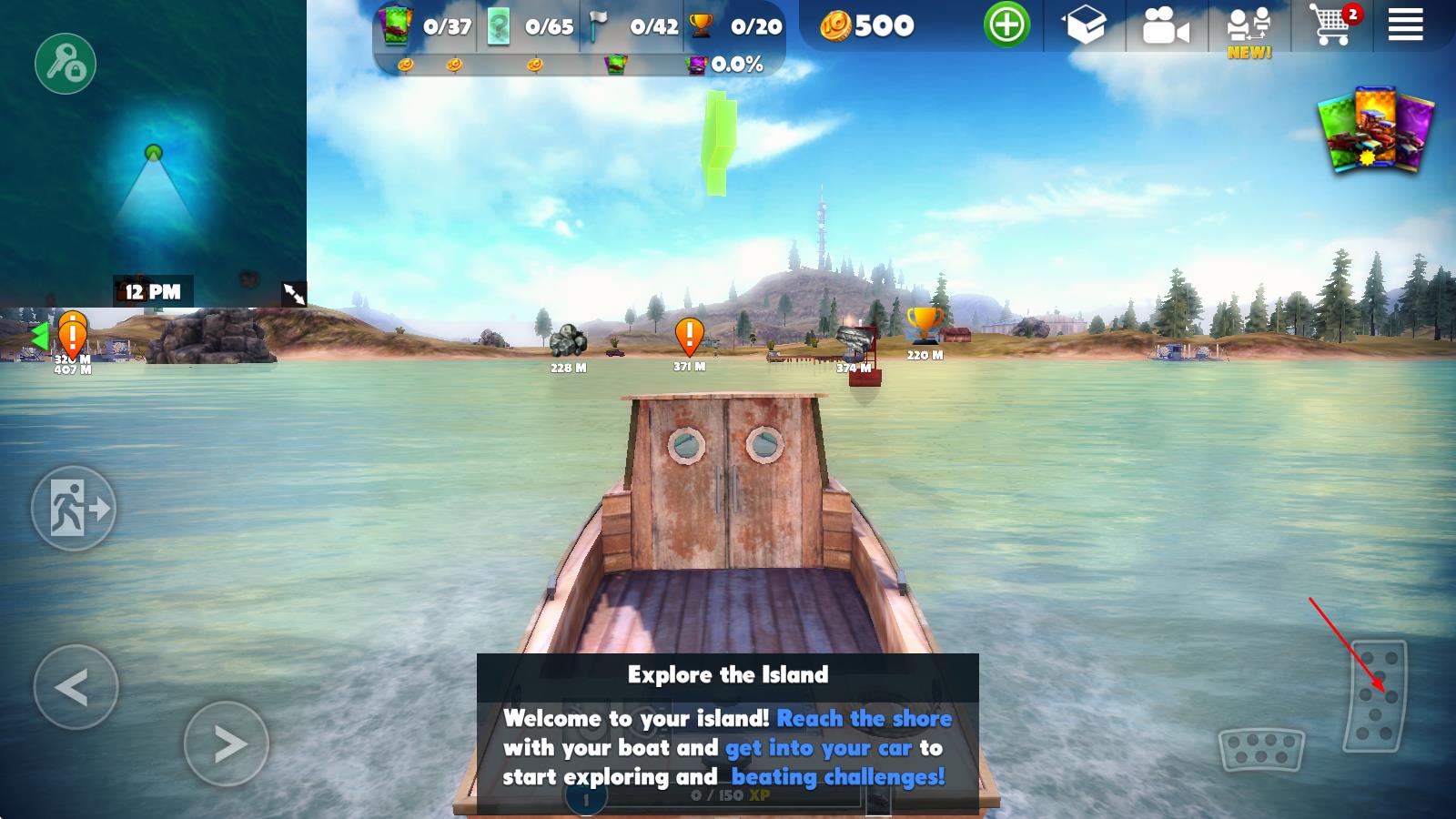The width and height of the screenshot is (1456, 819).
Task: Tap the key and lock button
Action: click(x=66, y=64)
